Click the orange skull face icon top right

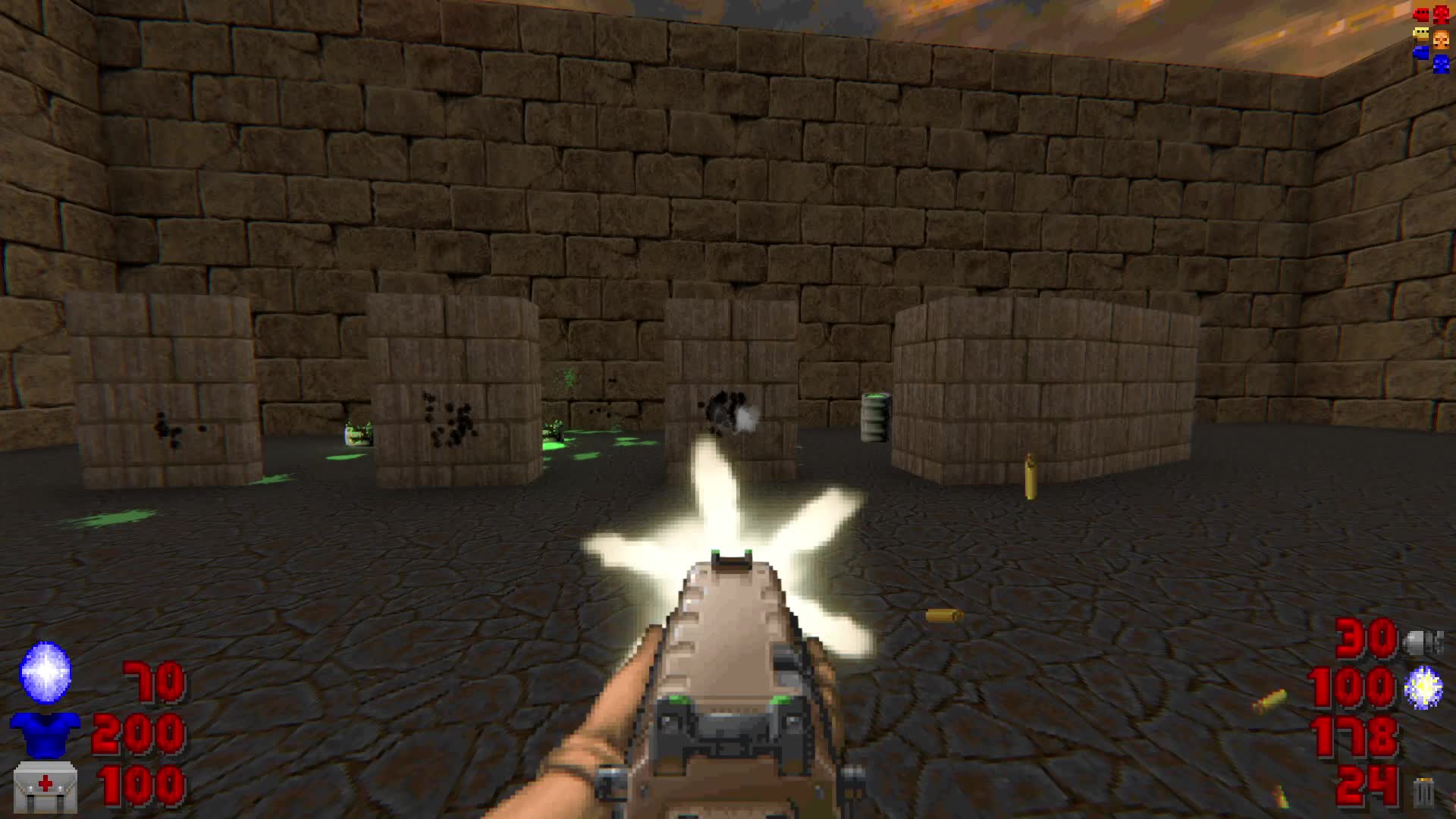coord(1441,38)
